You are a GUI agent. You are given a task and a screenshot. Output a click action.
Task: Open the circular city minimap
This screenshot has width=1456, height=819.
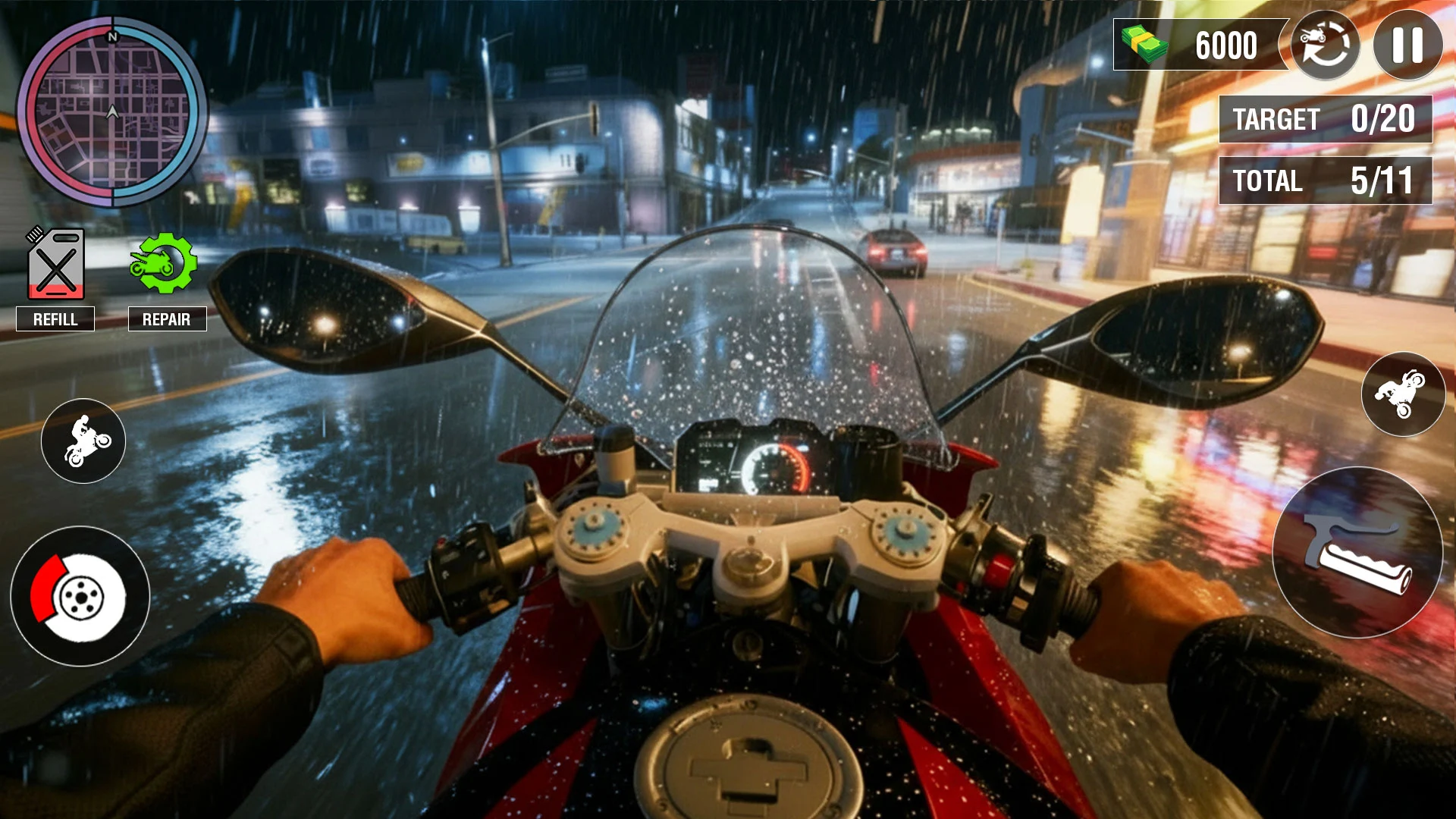point(112,112)
